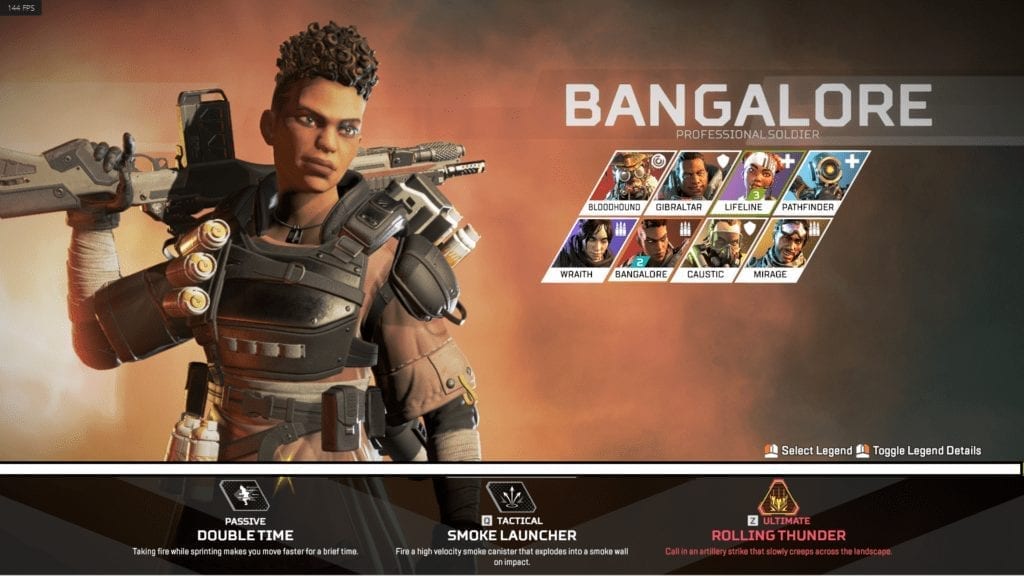Show the Rolling Thunder ultimate icon

[778, 496]
